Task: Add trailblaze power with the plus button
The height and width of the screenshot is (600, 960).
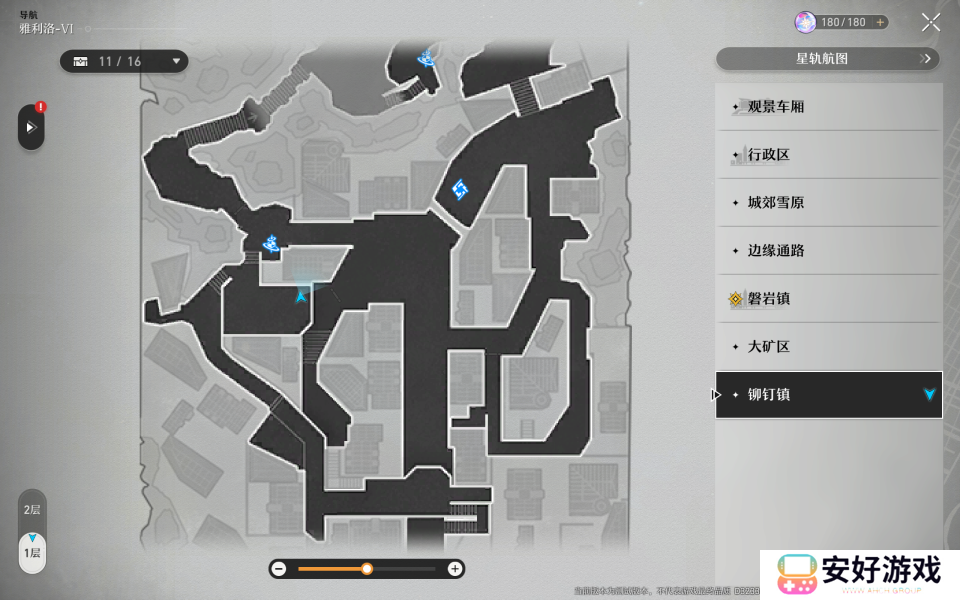Action: (880, 22)
